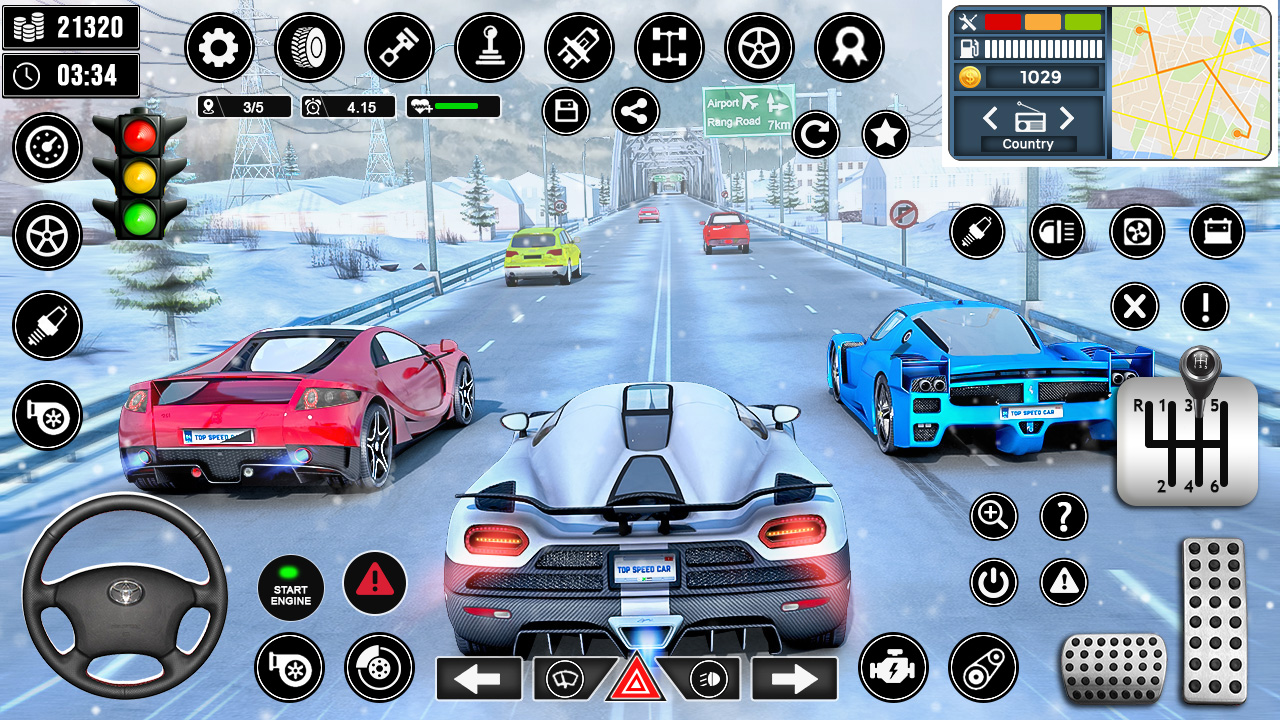Click the turbocharger icon on left side
1280x720 pixels.
[x=46, y=414]
